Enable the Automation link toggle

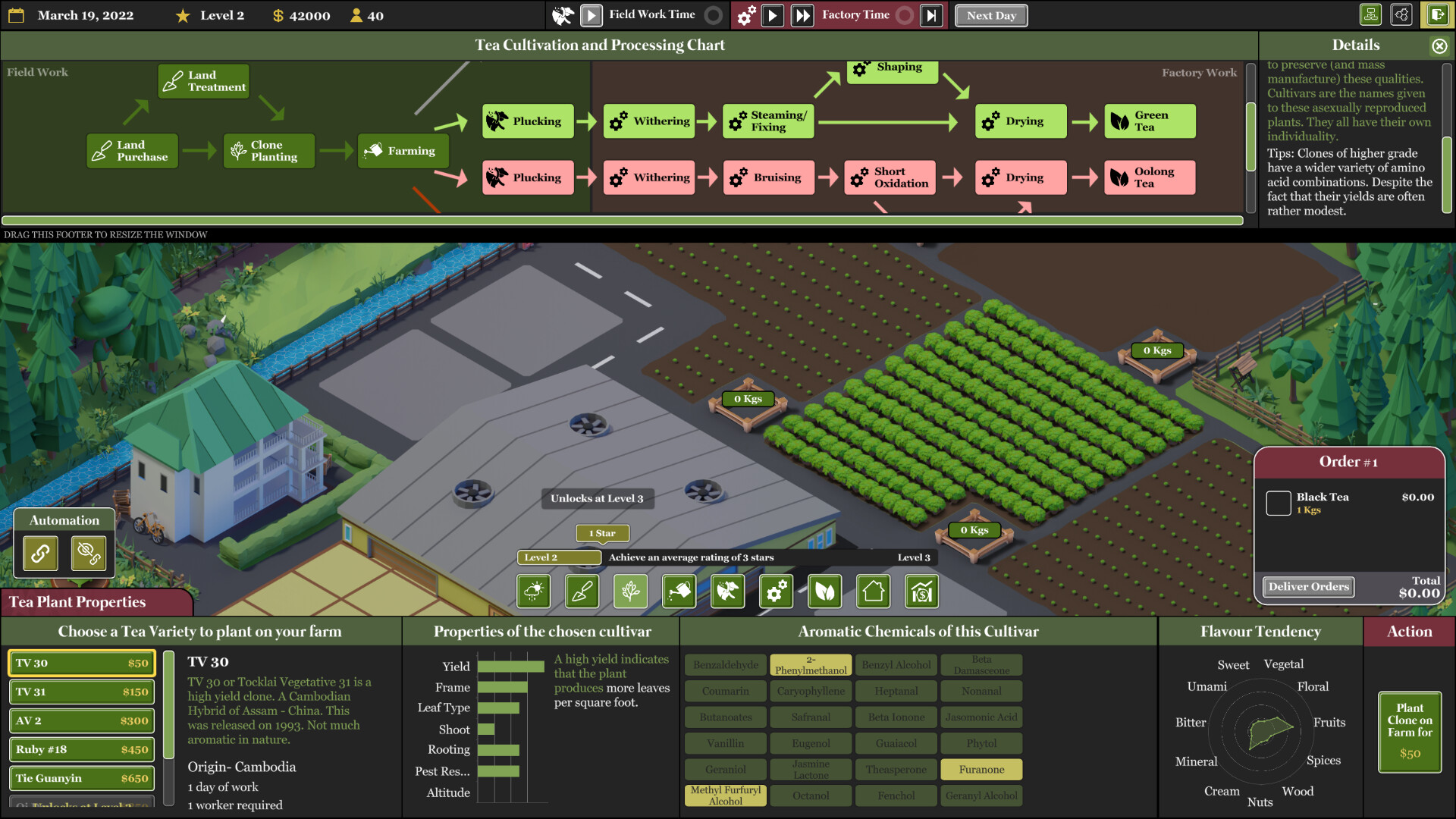[39, 553]
